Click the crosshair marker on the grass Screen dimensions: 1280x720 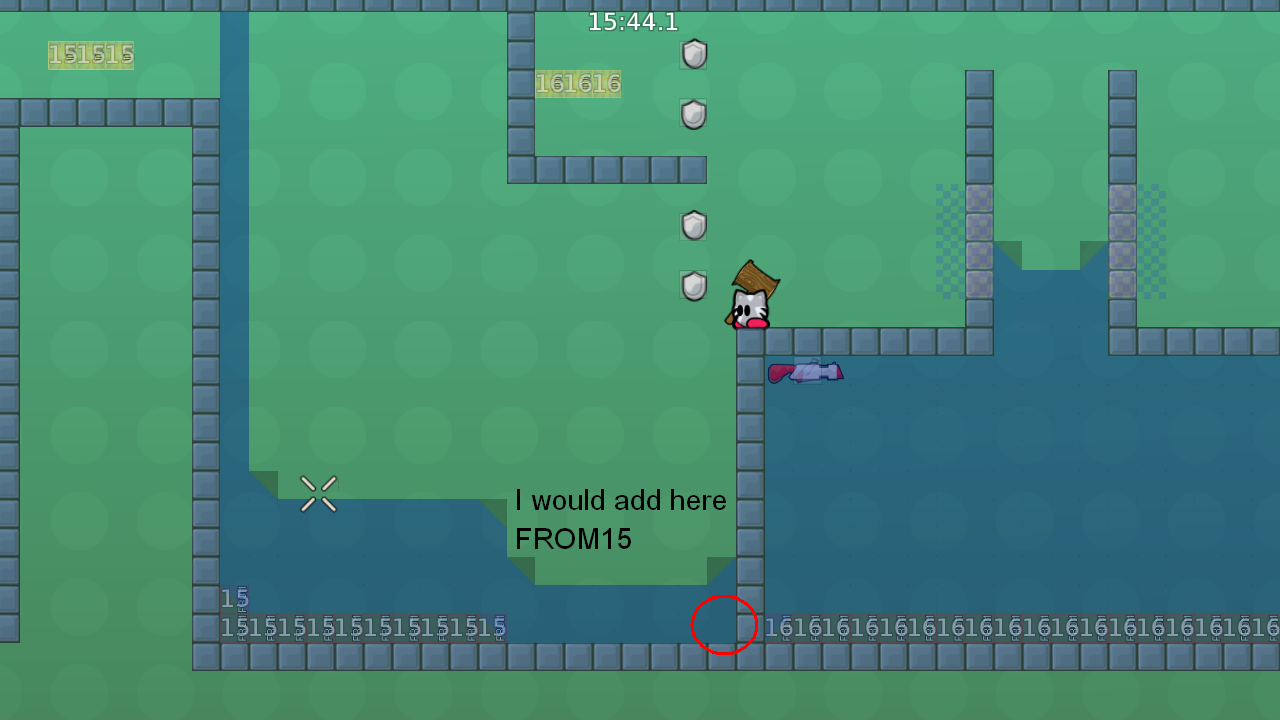pos(319,493)
